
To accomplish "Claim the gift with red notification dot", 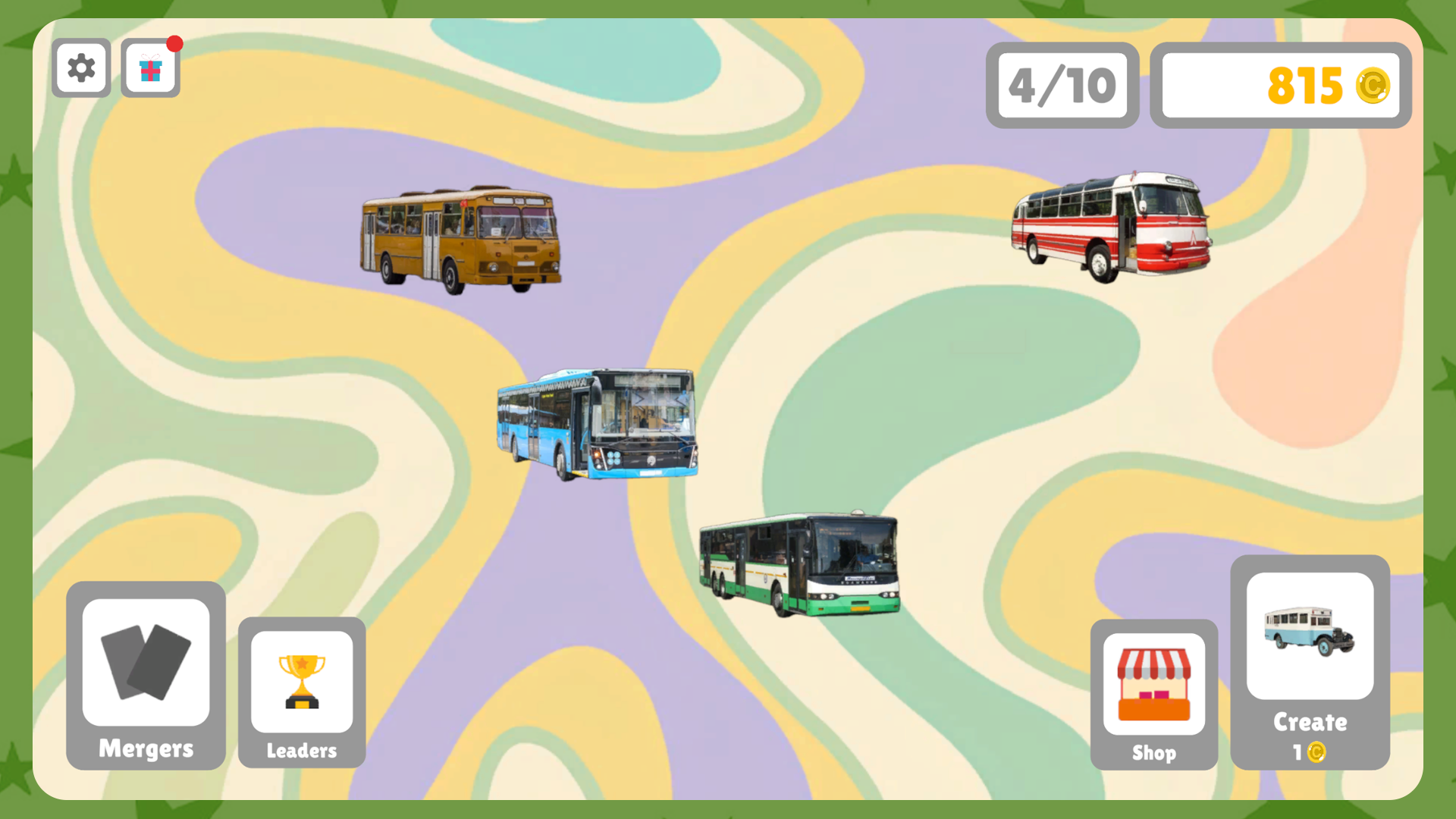I will 150,67.
